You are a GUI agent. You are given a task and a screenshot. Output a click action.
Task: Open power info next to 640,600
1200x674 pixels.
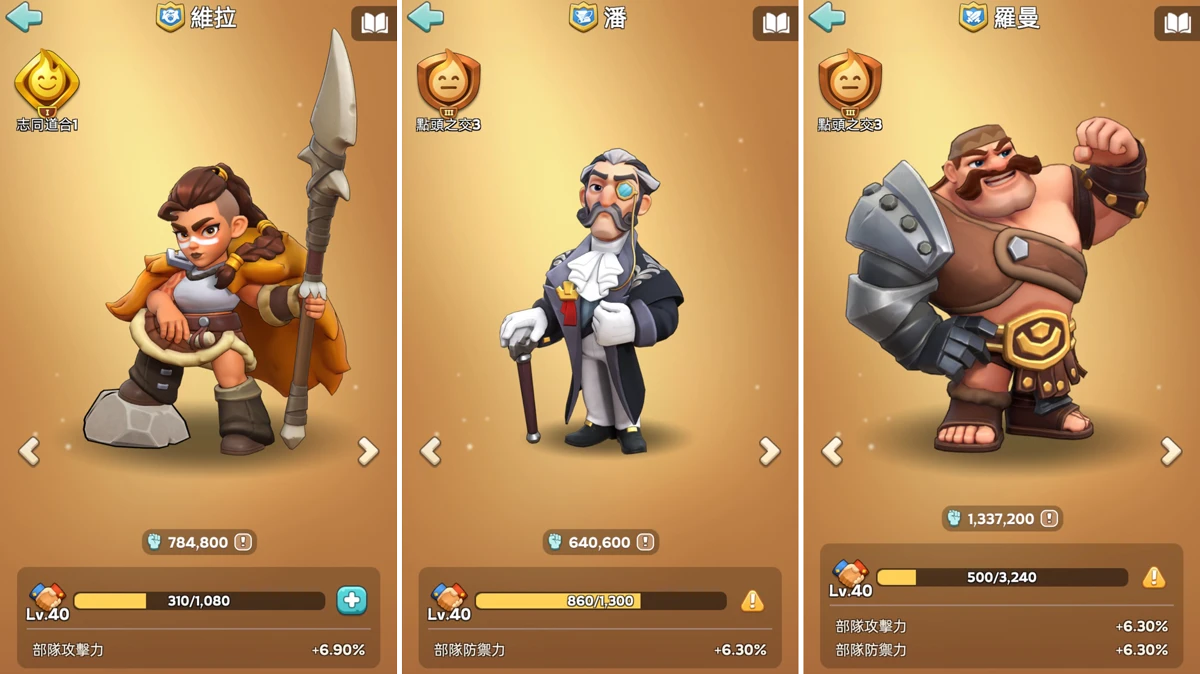coord(645,542)
